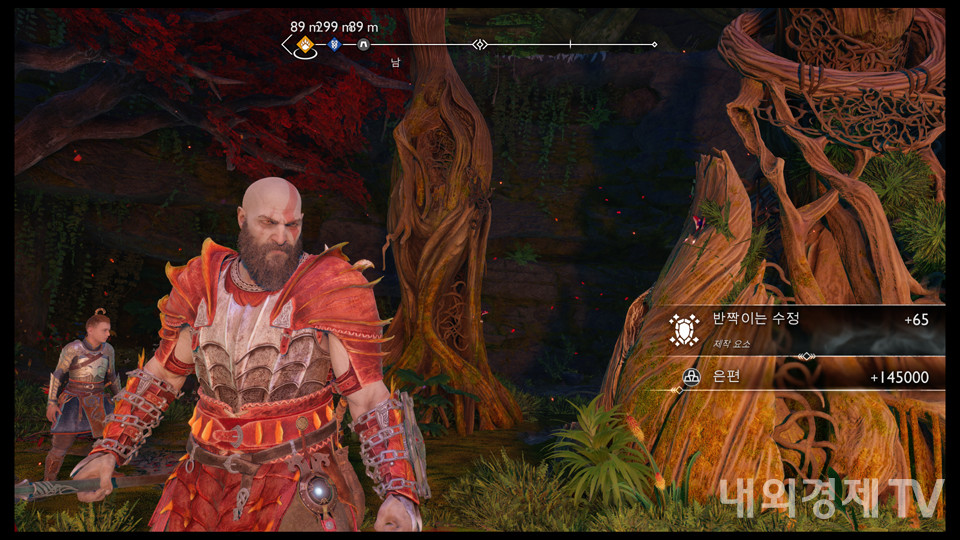Viewport: 960px width, 540px height.
Task: Click the 반짝이는 수정 loot notification
Action: click(805, 329)
